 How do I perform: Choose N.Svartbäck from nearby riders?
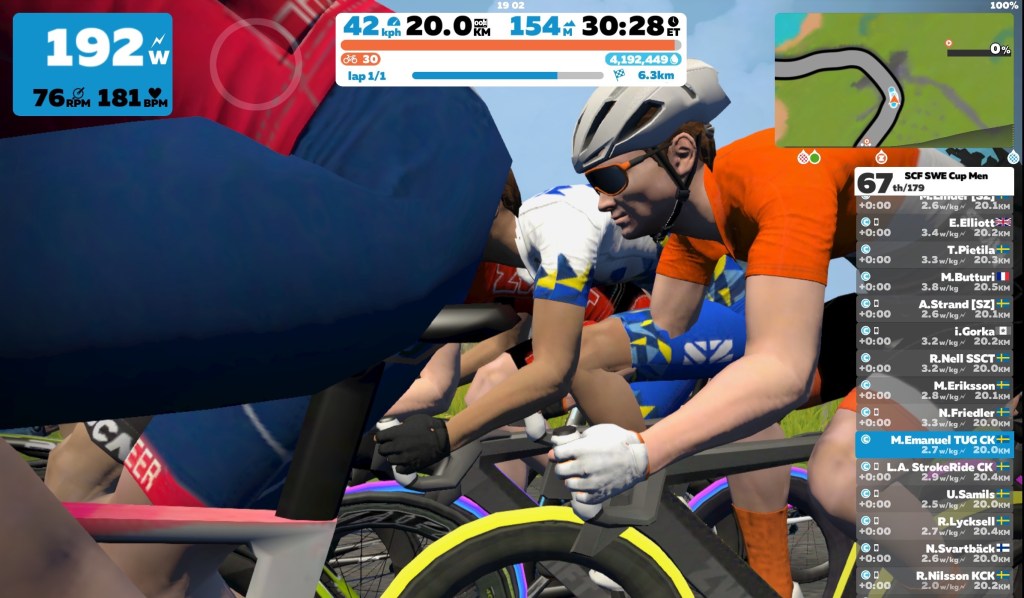(934, 553)
